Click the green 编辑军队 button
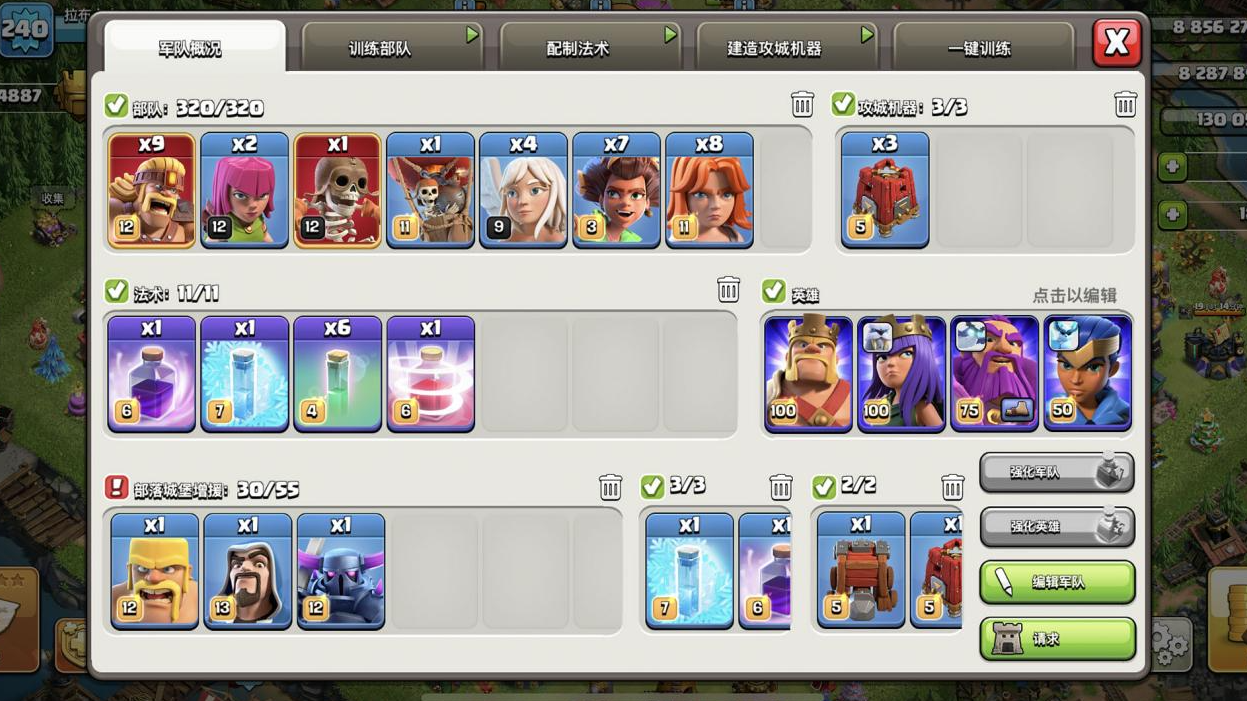 click(x=1057, y=582)
